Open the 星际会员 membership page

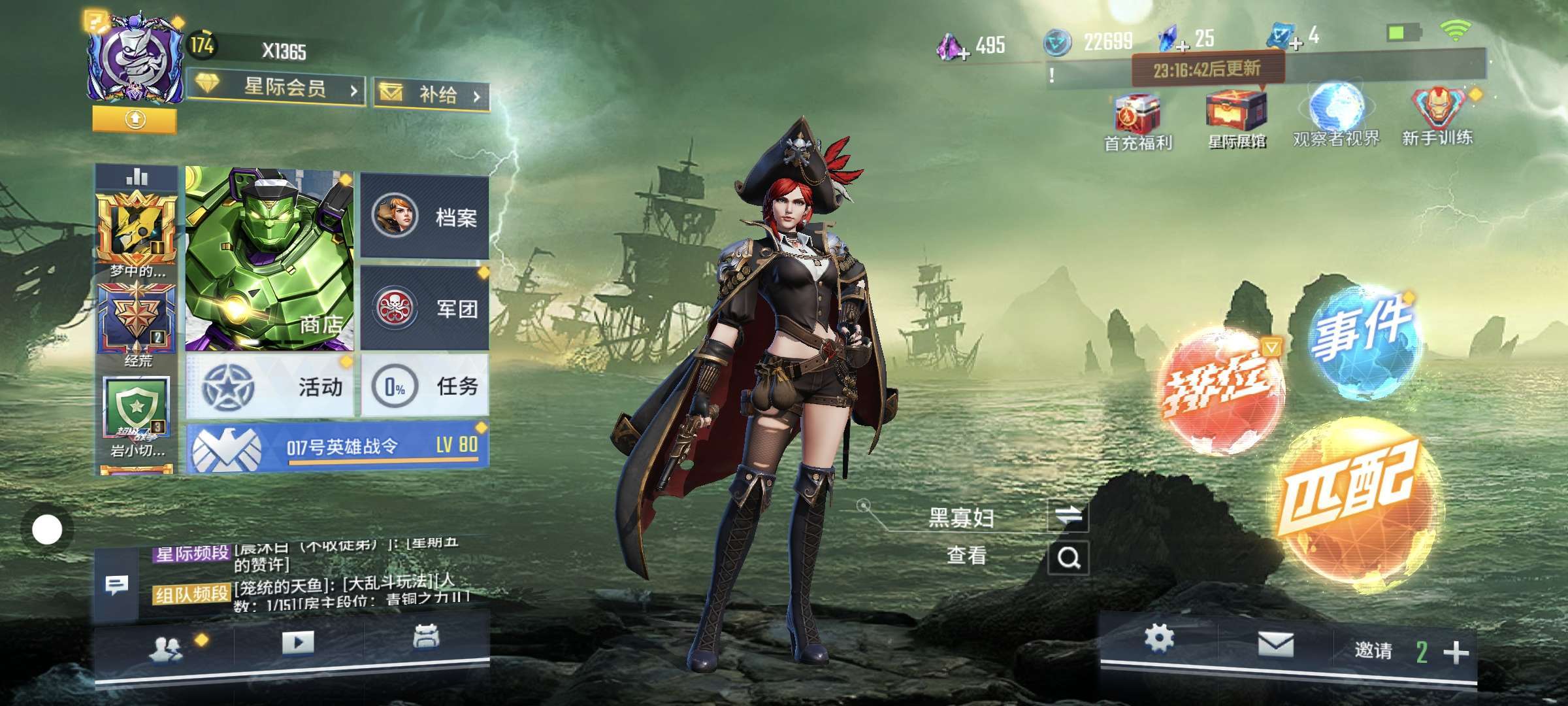click(x=276, y=88)
